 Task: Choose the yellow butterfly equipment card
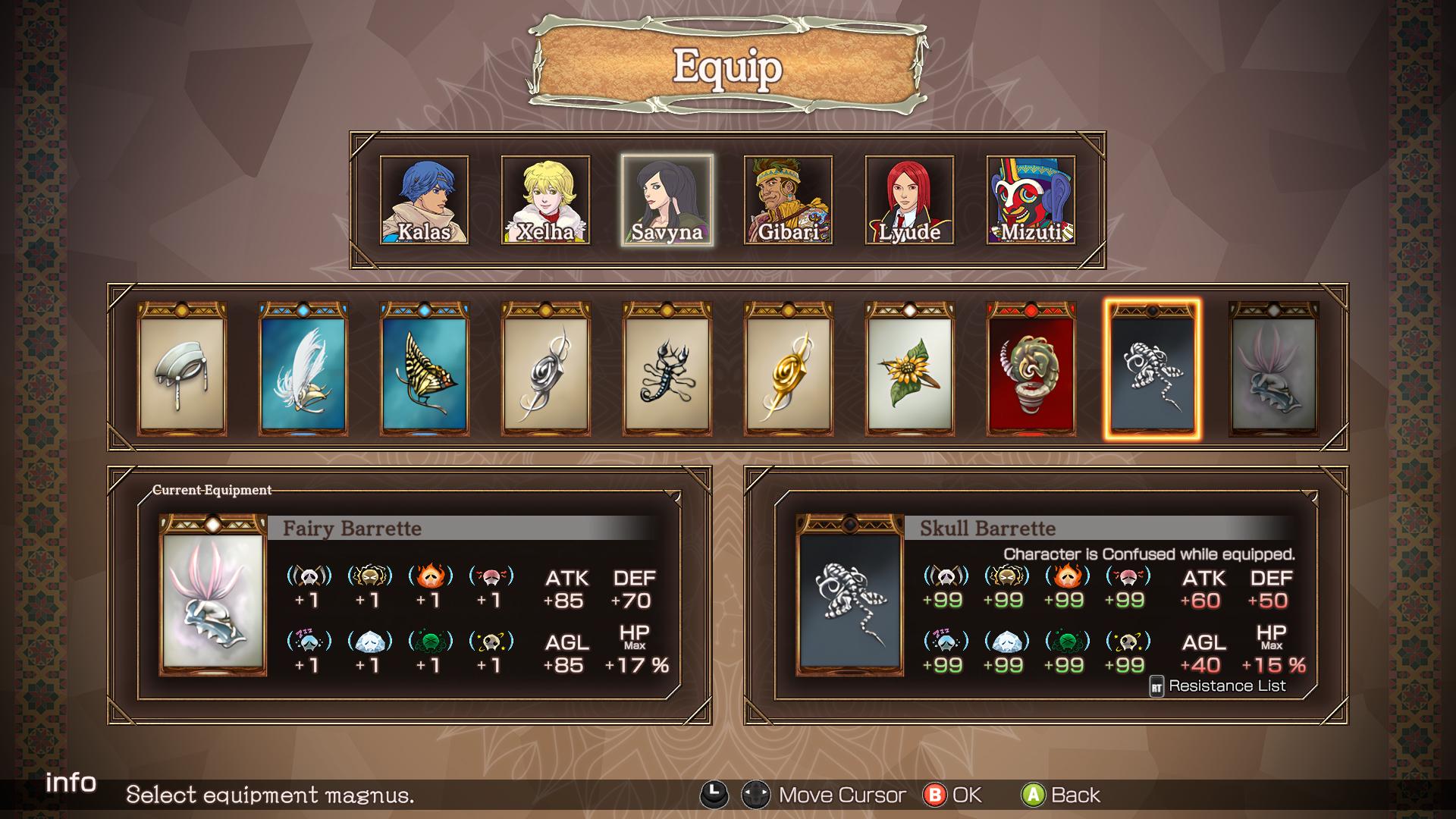coord(425,369)
